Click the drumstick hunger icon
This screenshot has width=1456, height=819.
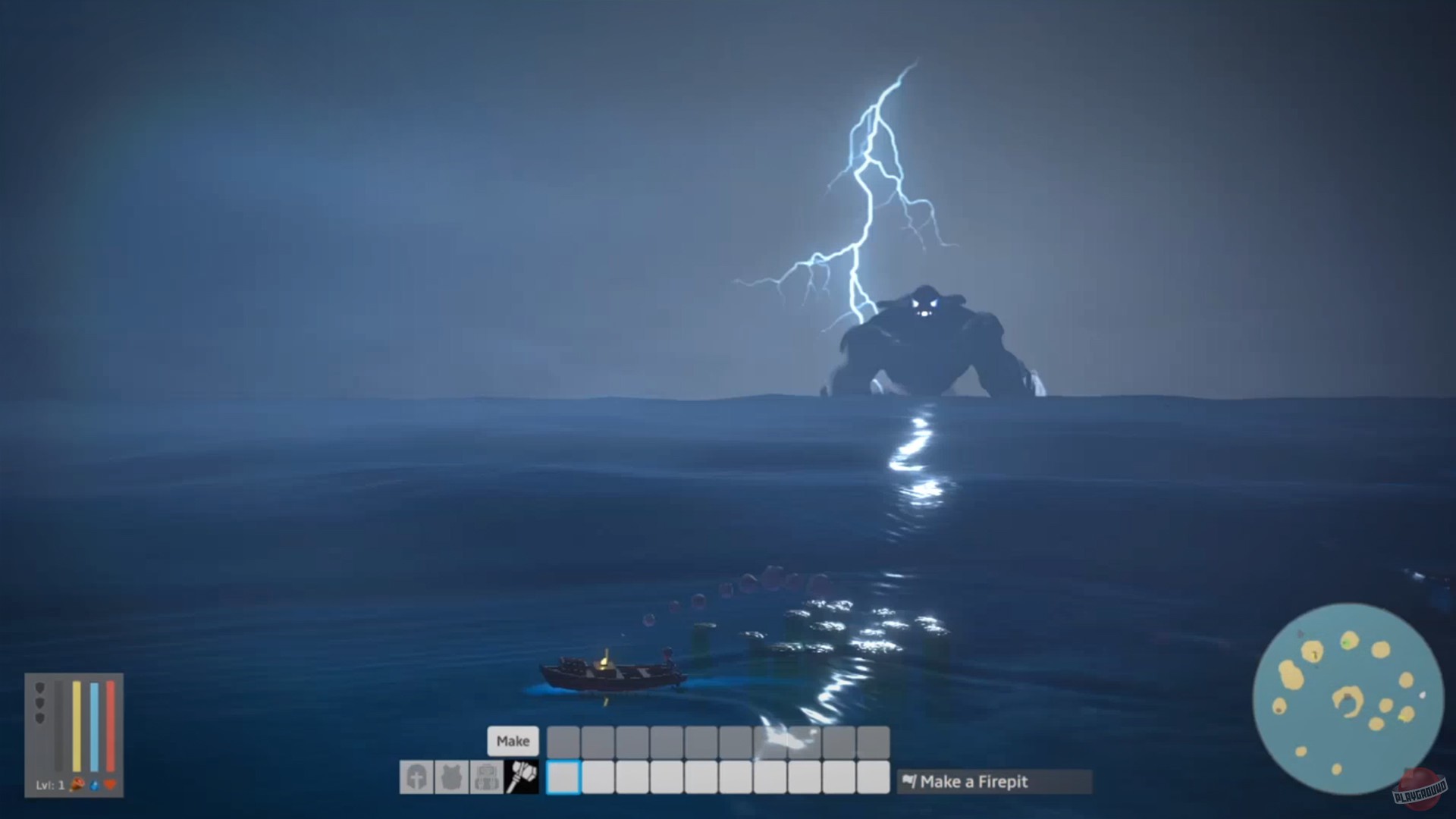point(77,785)
